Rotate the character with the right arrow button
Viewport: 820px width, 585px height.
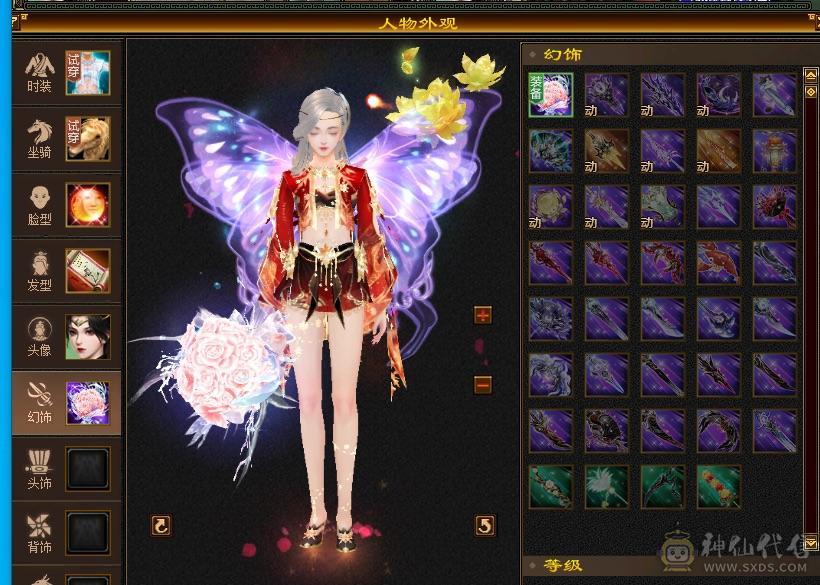click(484, 525)
